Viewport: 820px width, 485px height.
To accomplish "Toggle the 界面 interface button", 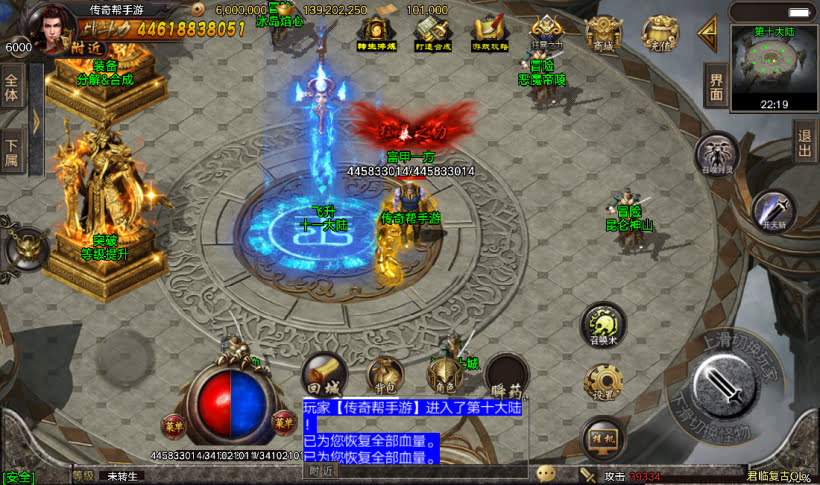I will pos(715,86).
